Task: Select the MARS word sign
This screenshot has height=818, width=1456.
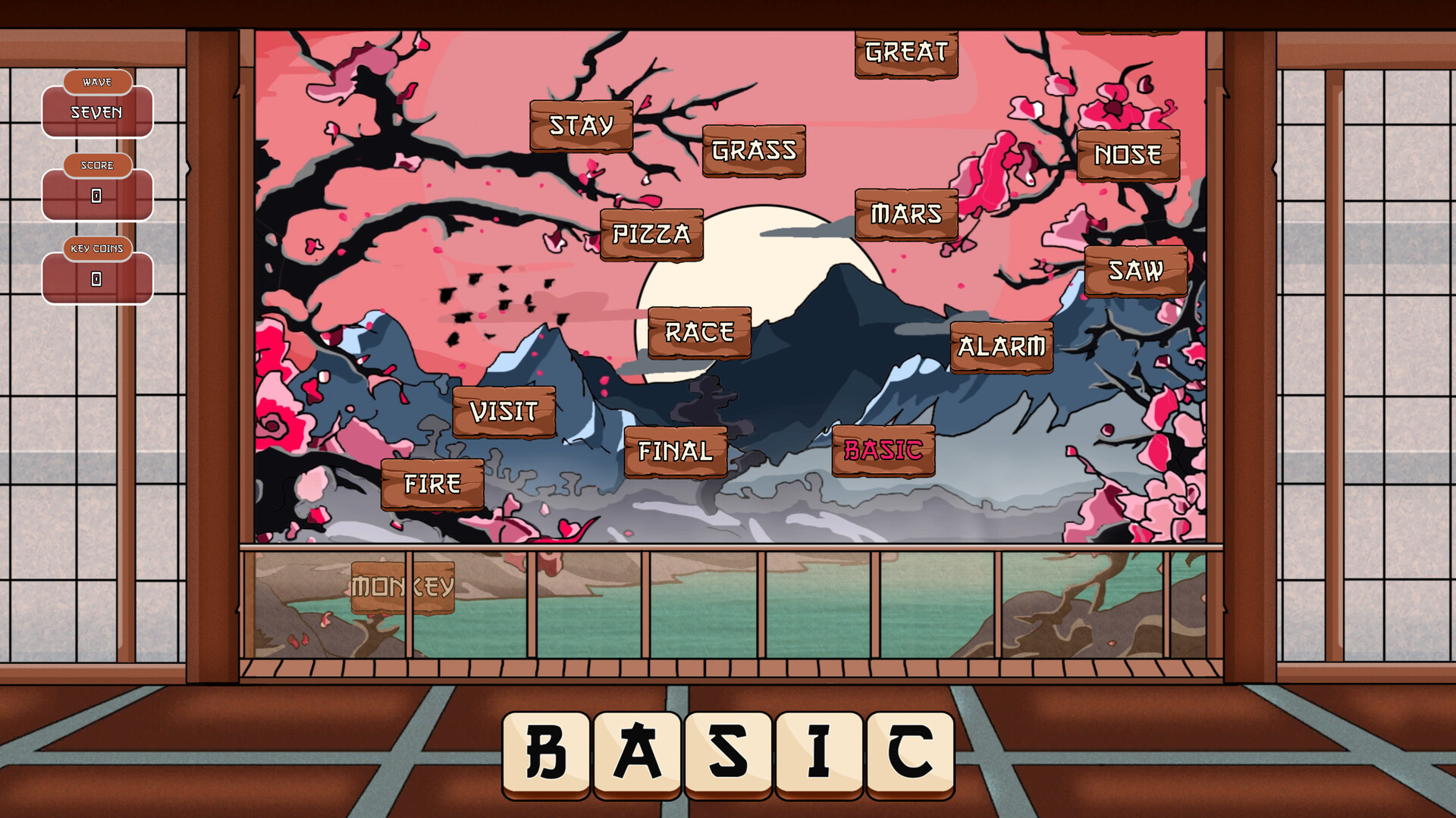Action: (x=907, y=214)
